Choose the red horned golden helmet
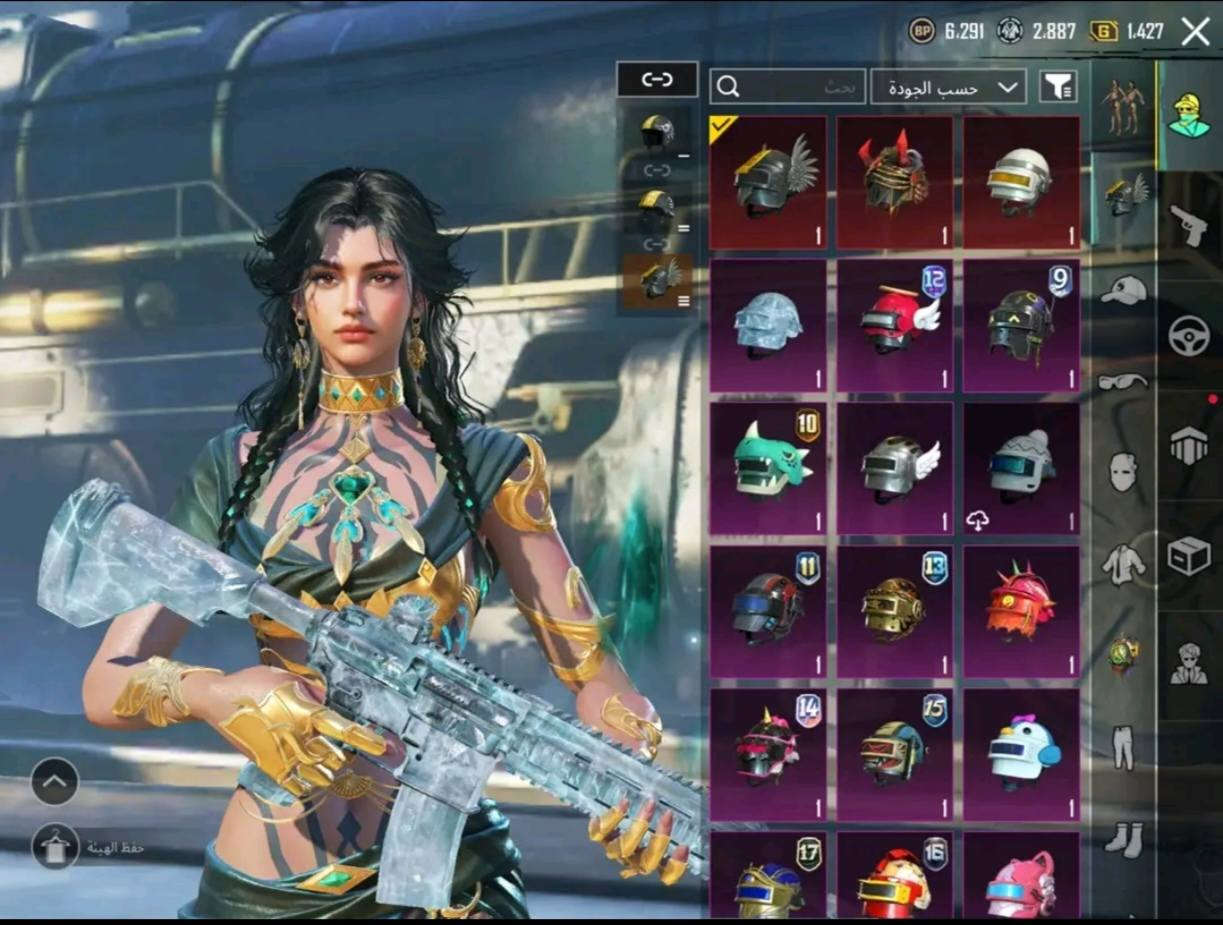 coord(895,182)
